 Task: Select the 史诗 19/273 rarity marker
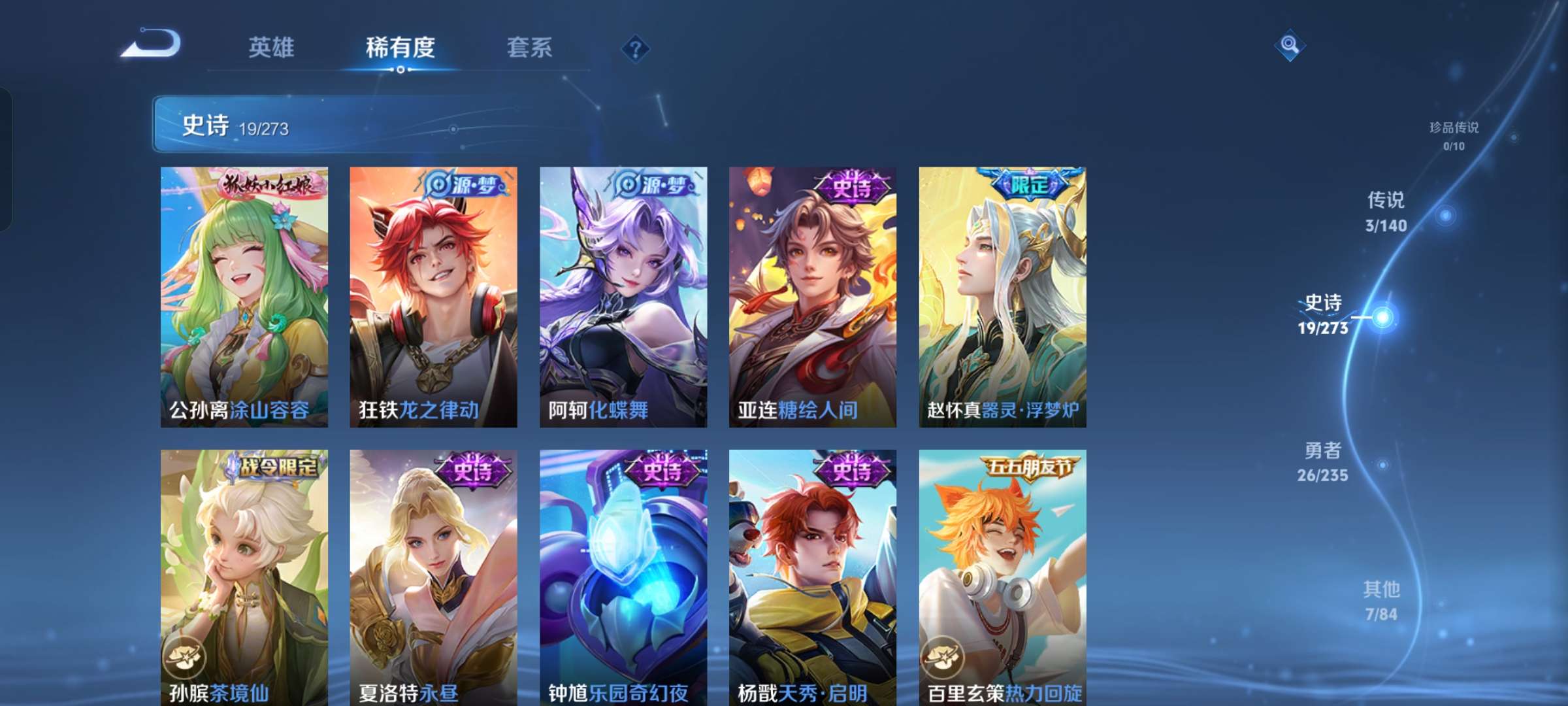click(1323, 314)
